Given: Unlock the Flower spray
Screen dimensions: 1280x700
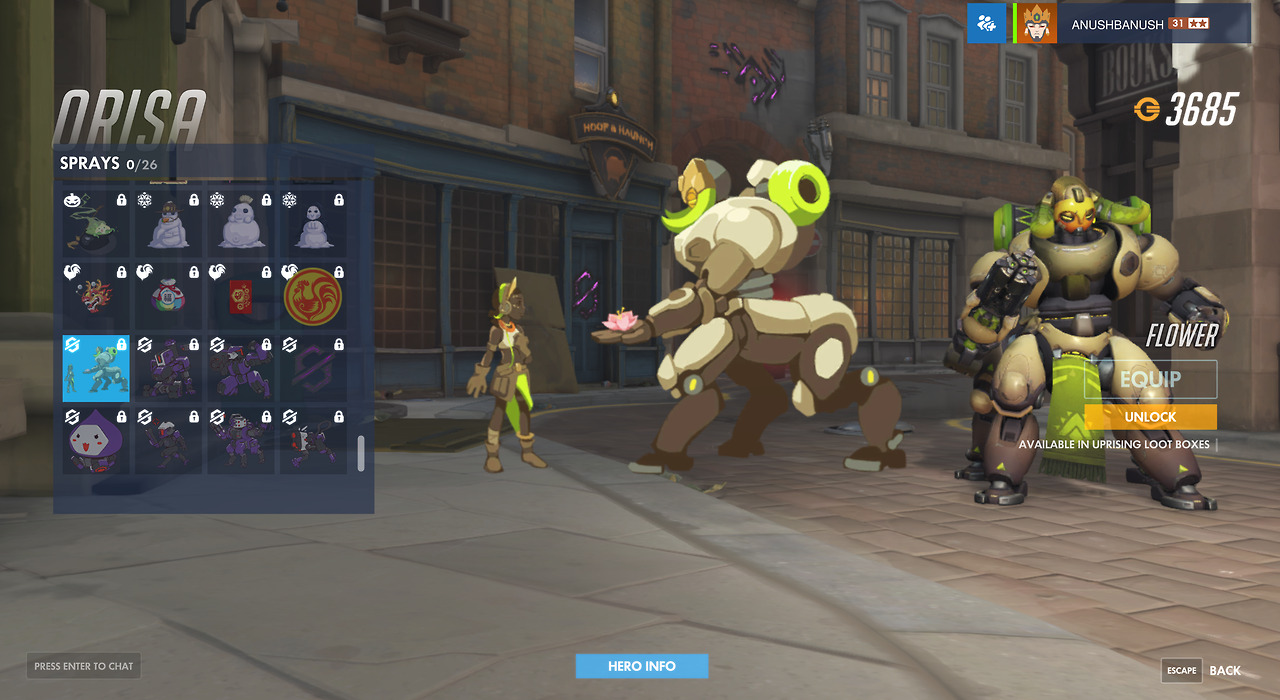Looking at the screenshot, I should (1150, 417).
